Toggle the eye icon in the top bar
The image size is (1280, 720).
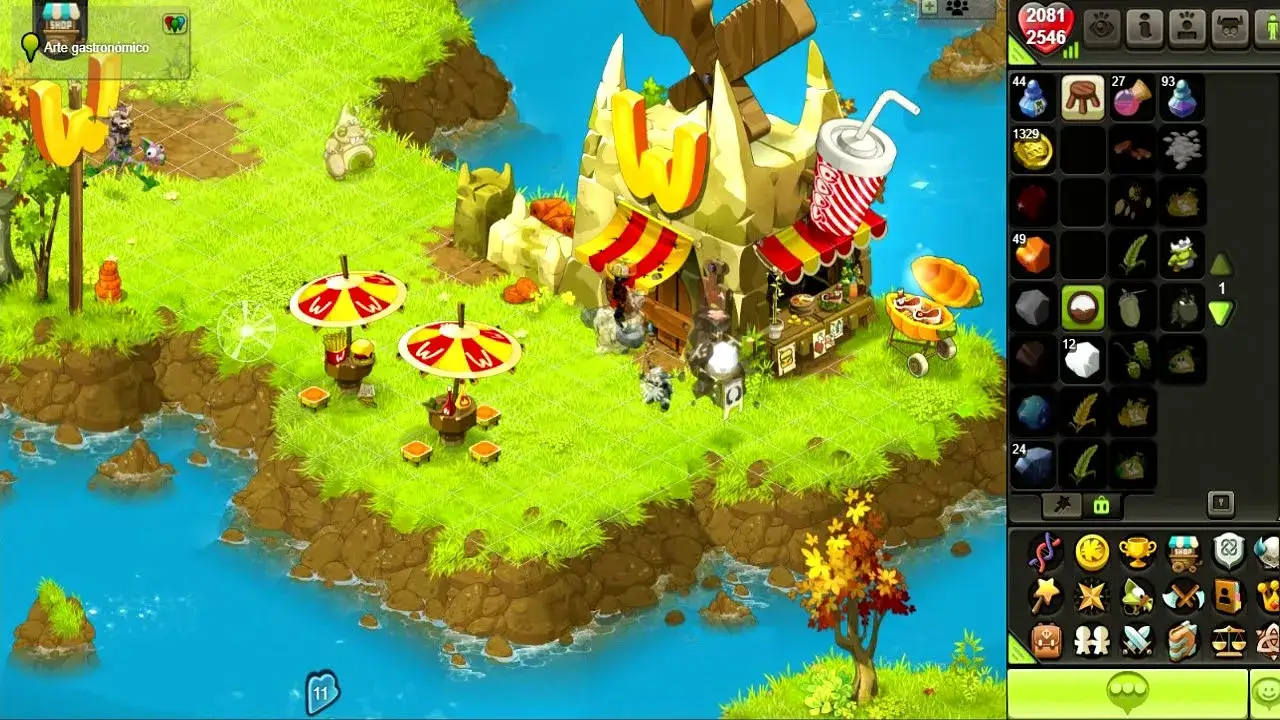pos(1102,27)
